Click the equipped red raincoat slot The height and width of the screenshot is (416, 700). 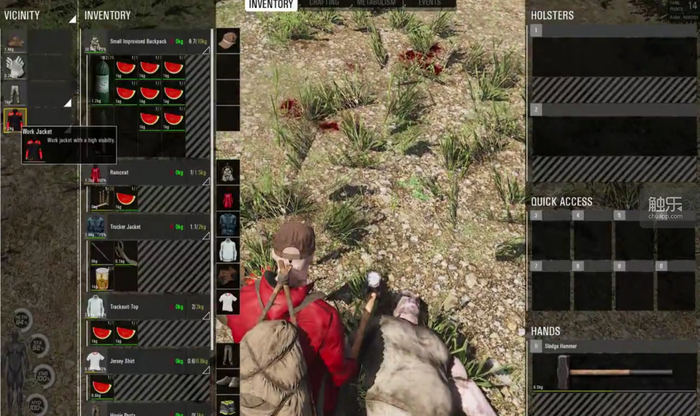click(228, 197)
